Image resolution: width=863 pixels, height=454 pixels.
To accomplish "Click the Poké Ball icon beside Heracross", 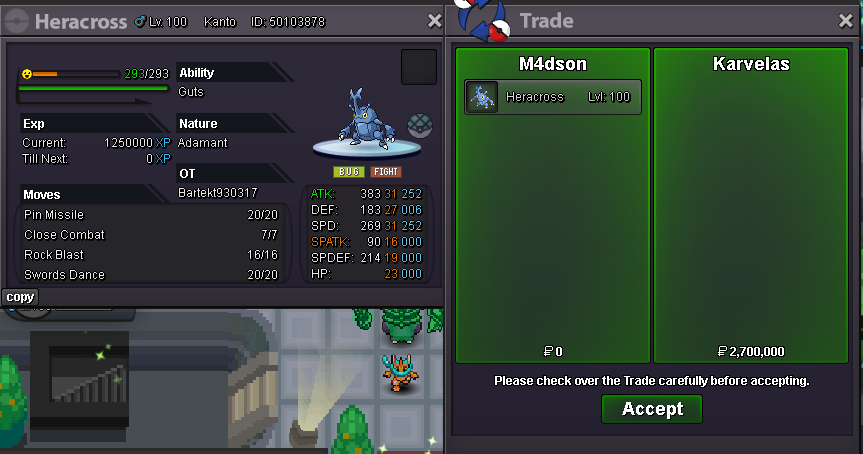I will click(419, 125).
